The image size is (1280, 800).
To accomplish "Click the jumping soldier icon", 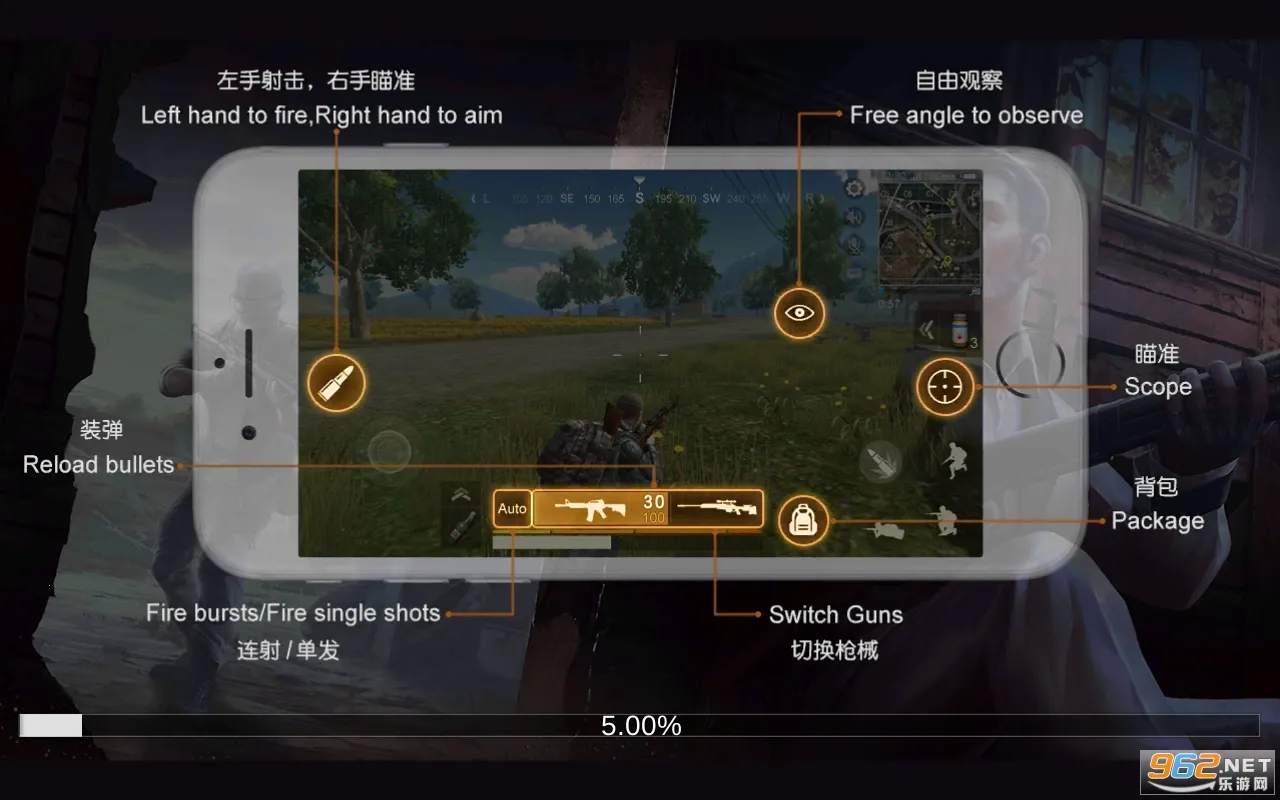I will point(953,461).
